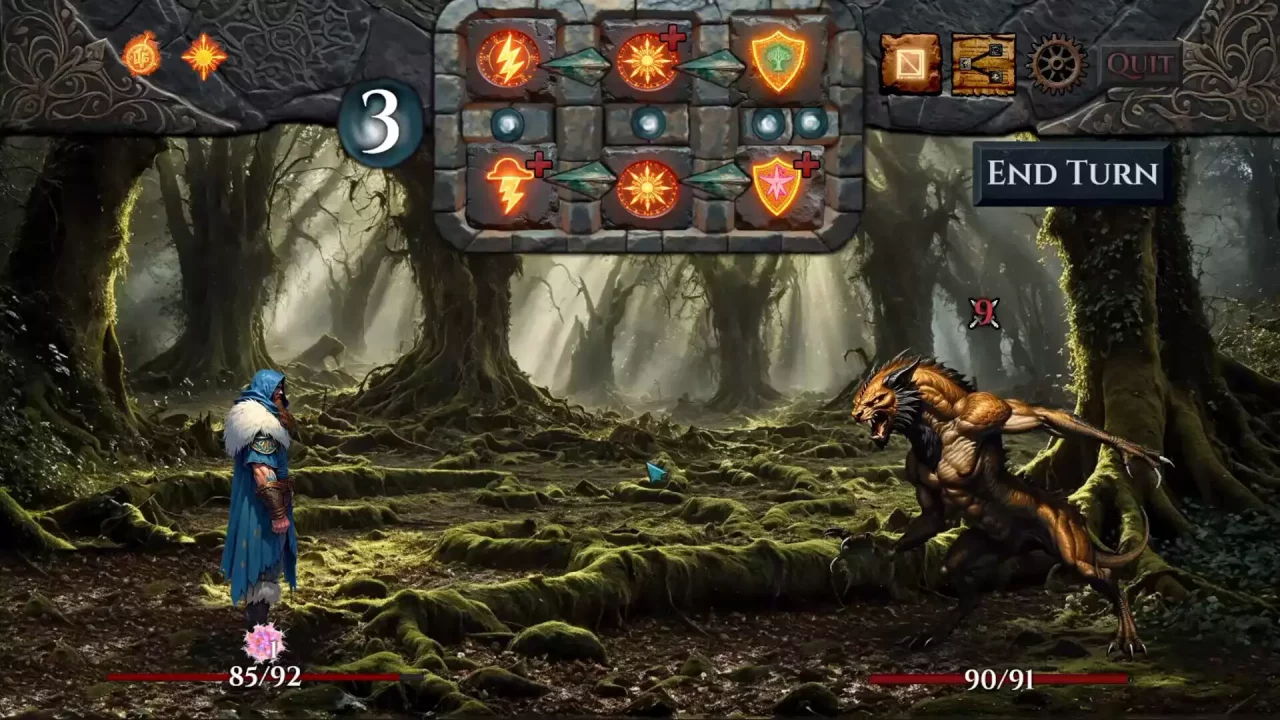
Task: Quit the battle
Action: 1140,65
